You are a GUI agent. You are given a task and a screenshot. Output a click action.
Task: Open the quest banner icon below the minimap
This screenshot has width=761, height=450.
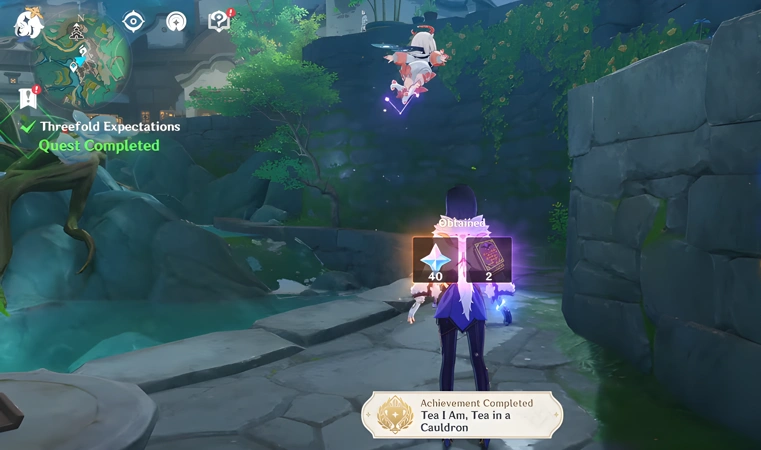28,97
